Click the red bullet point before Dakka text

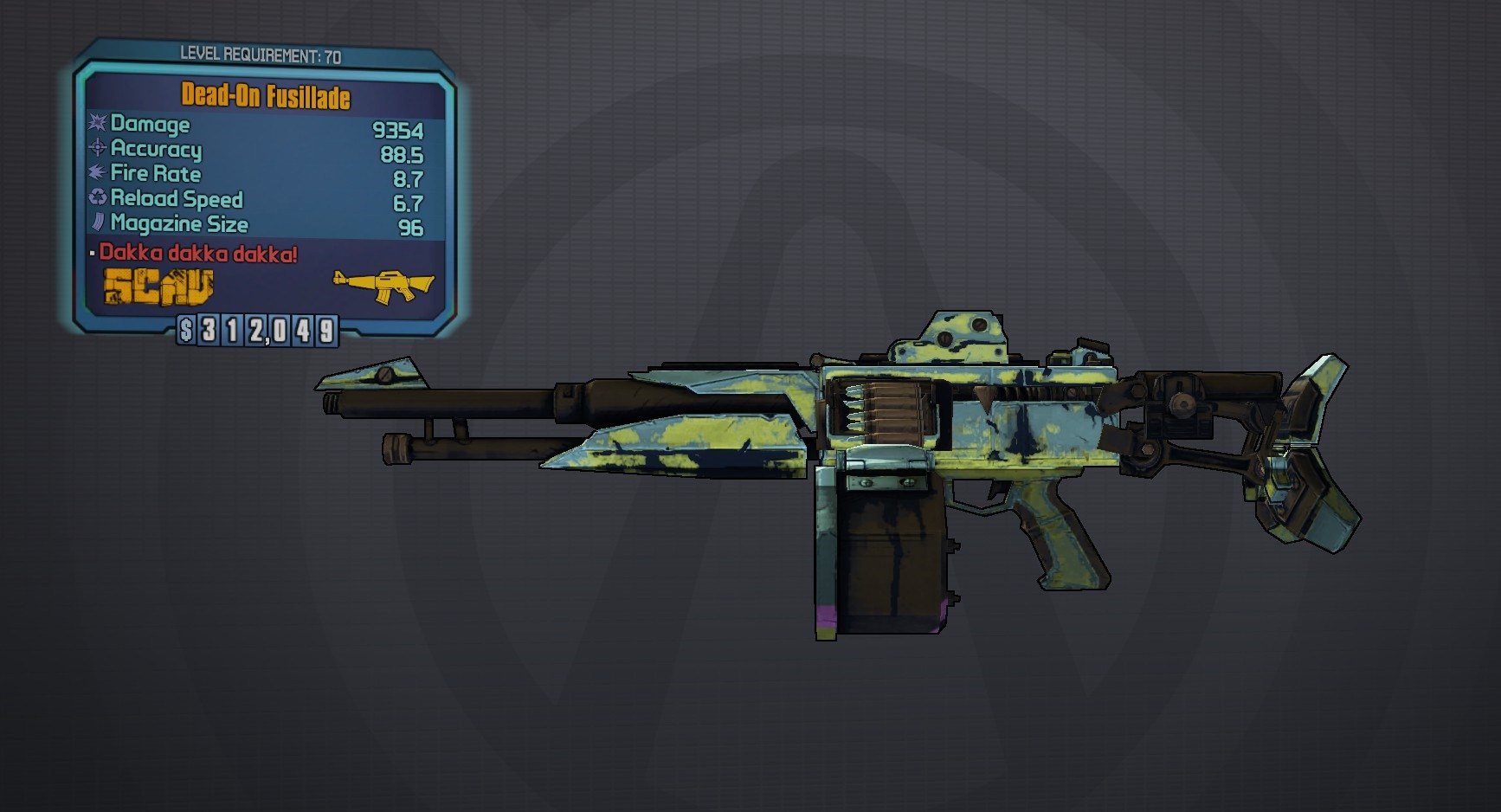click(x=93, y=254)
